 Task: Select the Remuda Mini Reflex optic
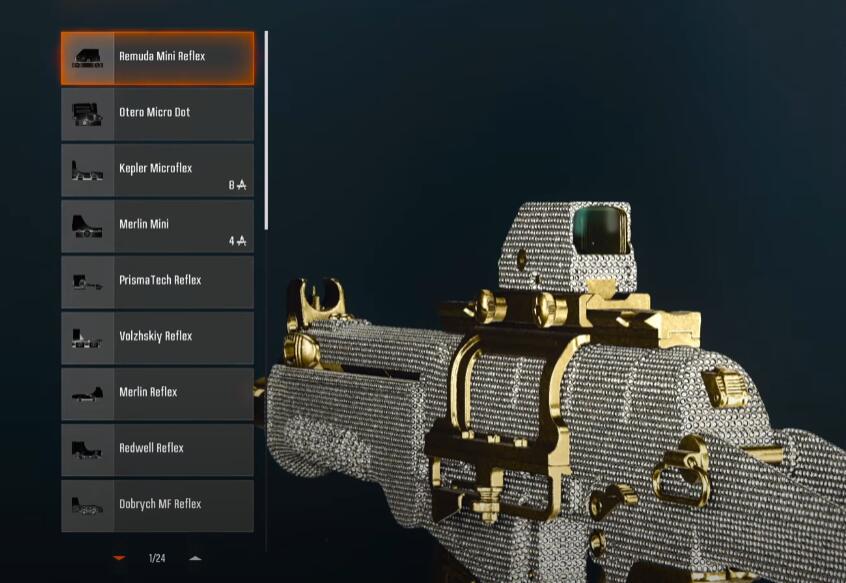tap(157, 58)
